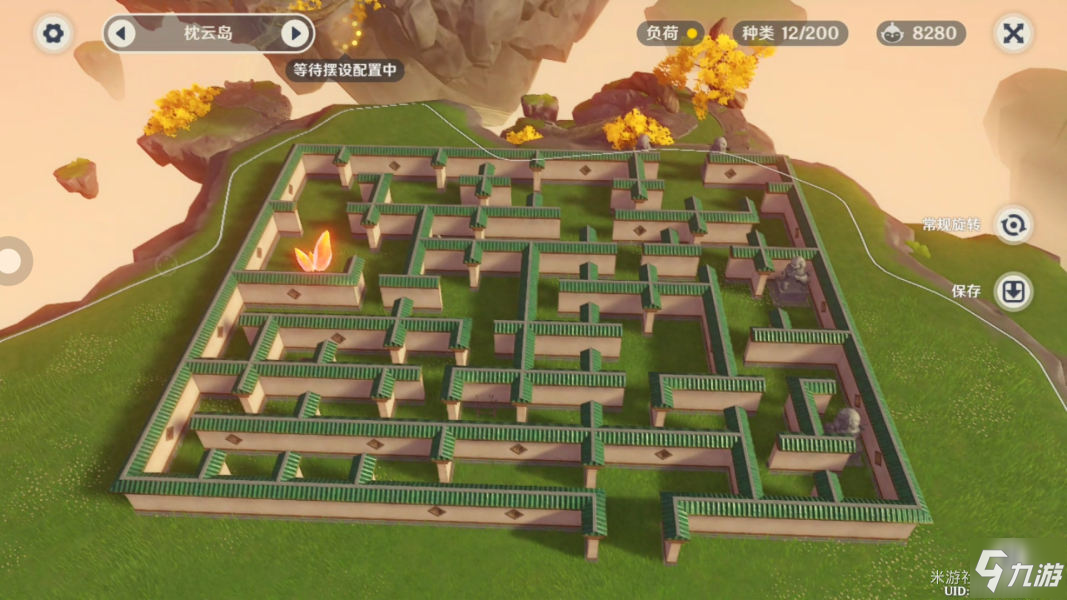
Task: Toggle the 常规旋转 rotation mode button
Action: coord(1013,225)
